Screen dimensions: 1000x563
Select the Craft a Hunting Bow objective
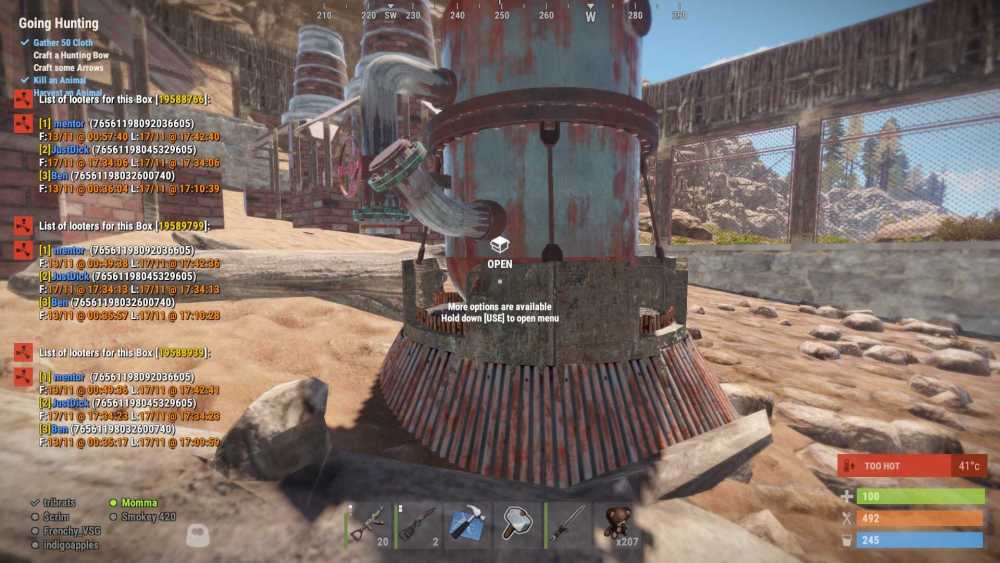point(71,55)
